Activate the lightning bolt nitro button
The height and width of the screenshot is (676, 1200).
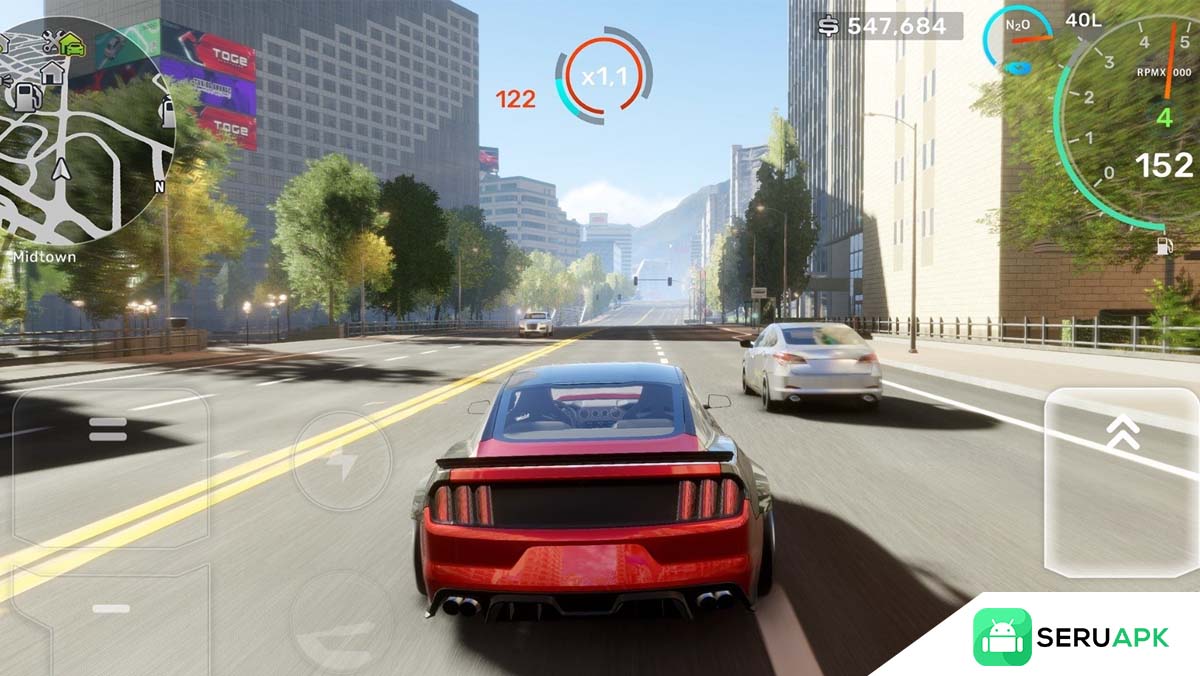click(342, 462)
